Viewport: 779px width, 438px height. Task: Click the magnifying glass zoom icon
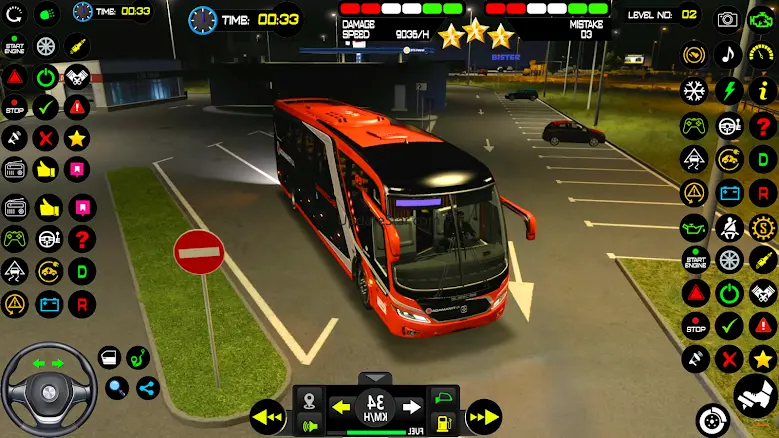117,388
